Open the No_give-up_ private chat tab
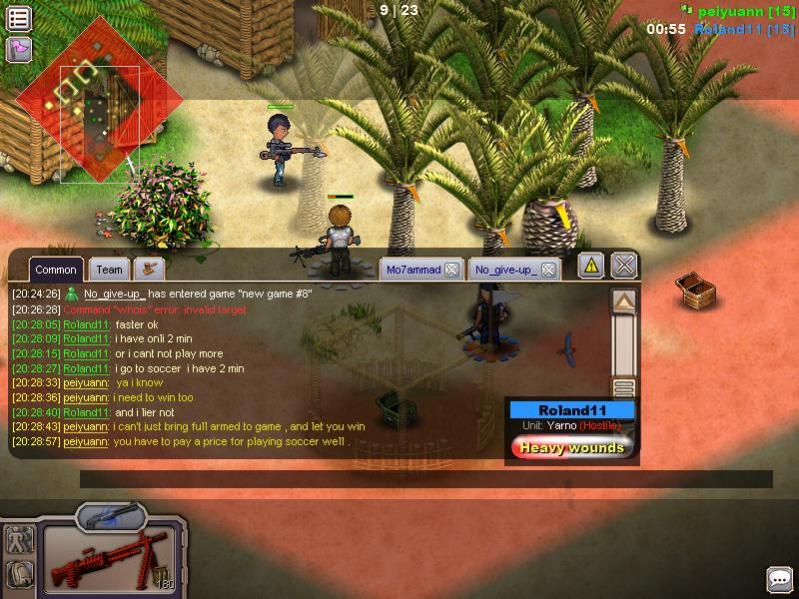Screen dimensions: 799x599 (x=505, y=269)
